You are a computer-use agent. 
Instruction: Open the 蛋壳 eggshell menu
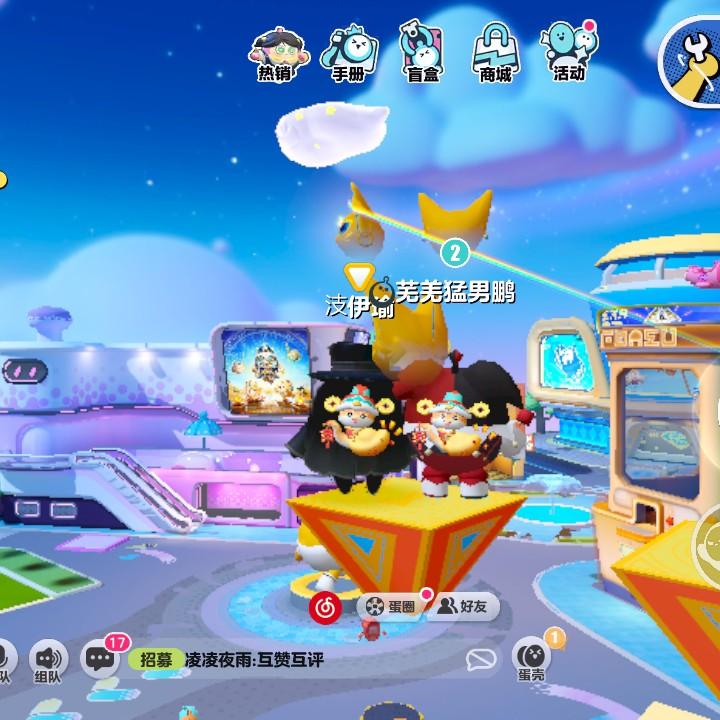pos(531,657)
